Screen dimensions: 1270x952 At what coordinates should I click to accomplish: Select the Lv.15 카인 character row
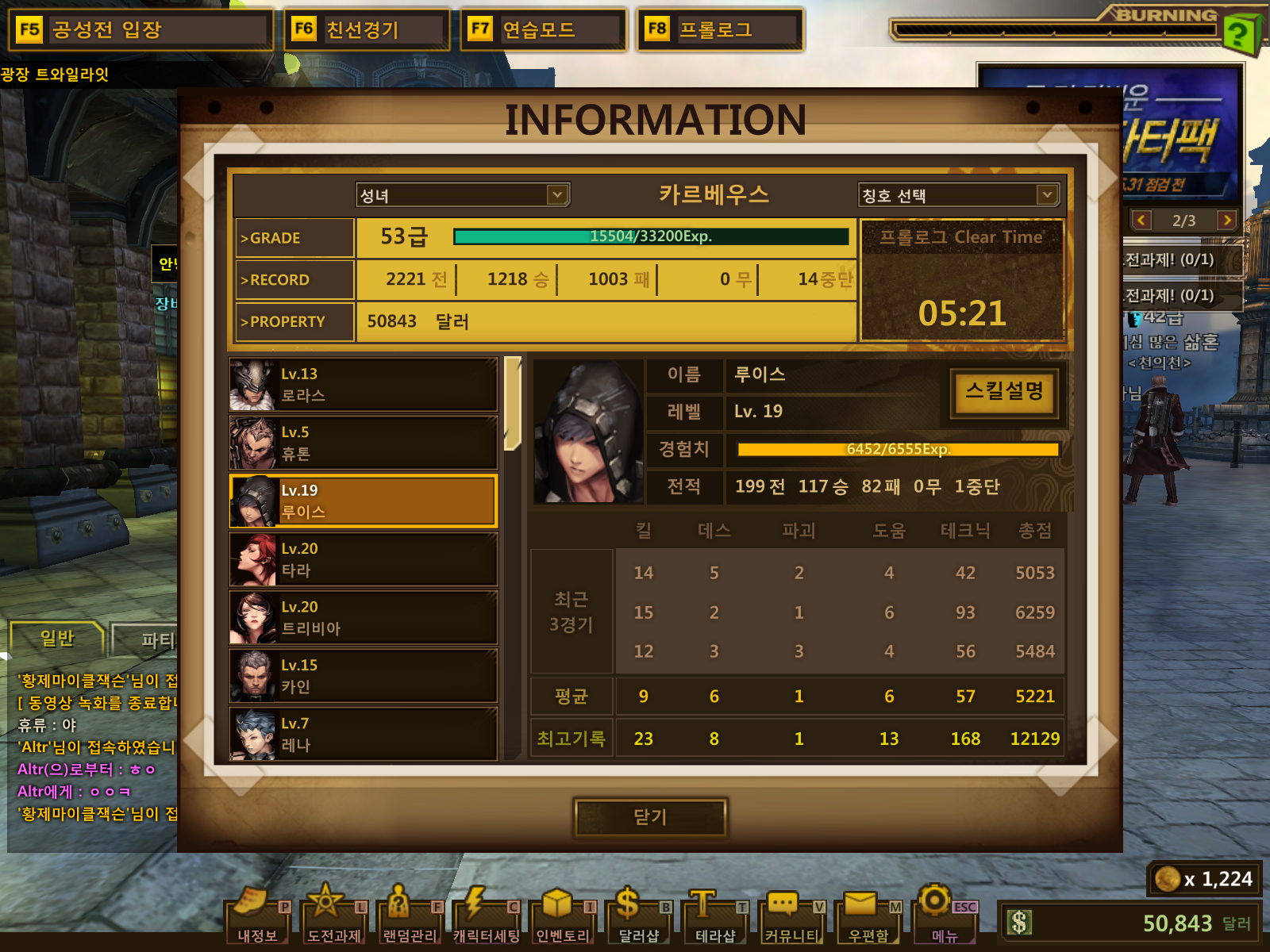click(x=364, y=676)
